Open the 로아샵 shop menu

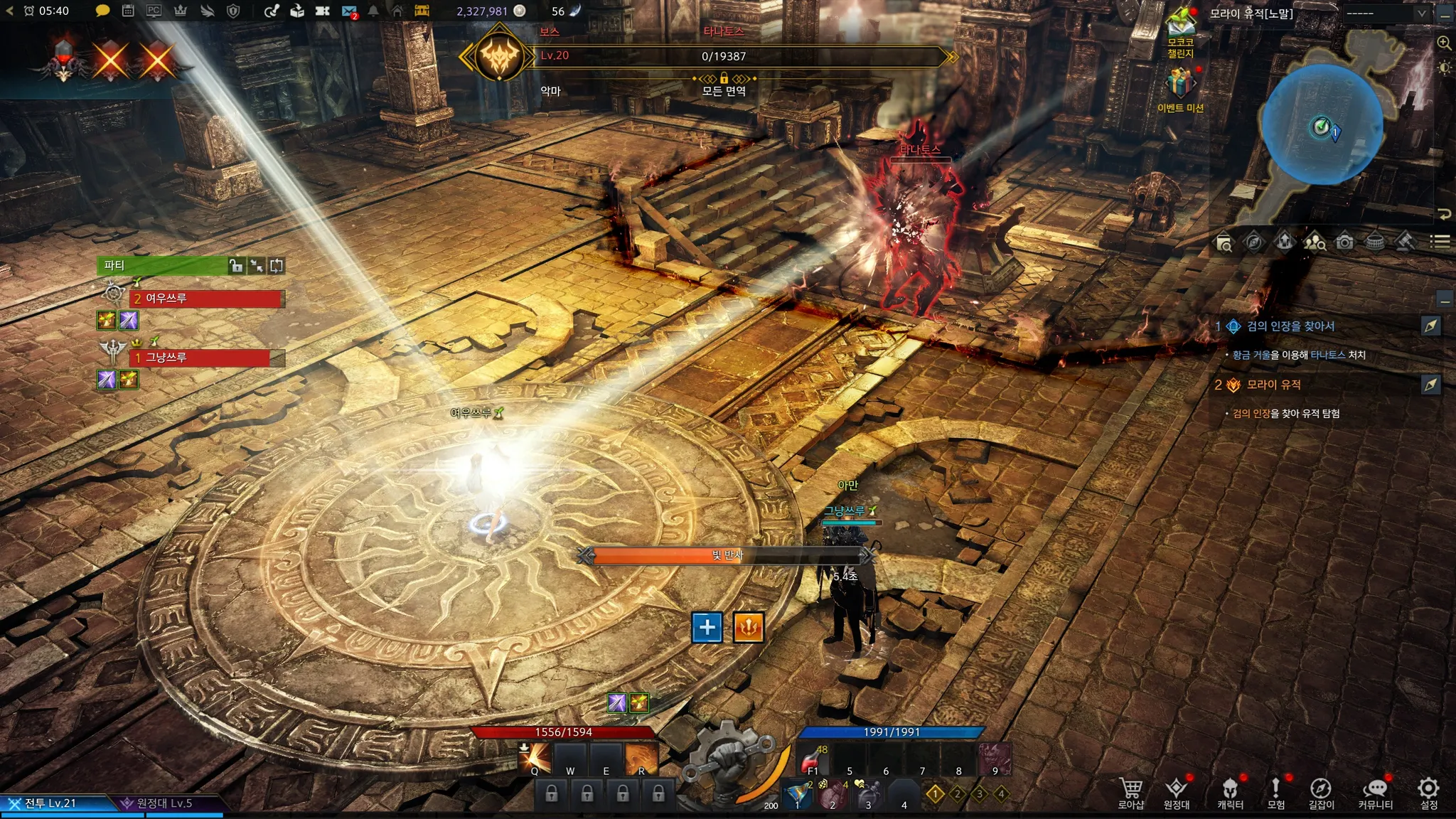(1130, 791)
